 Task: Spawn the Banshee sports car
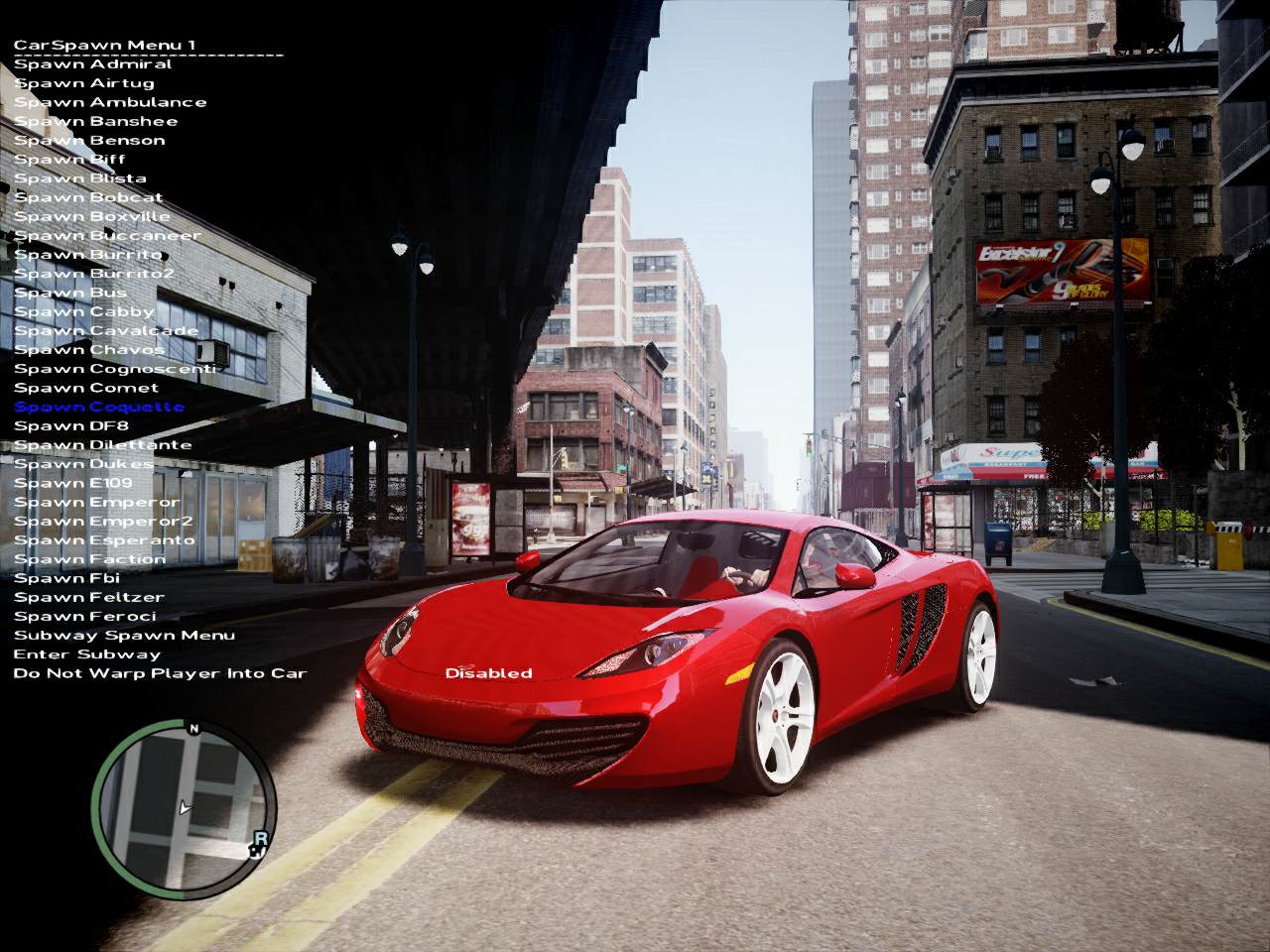click(95, 121)
